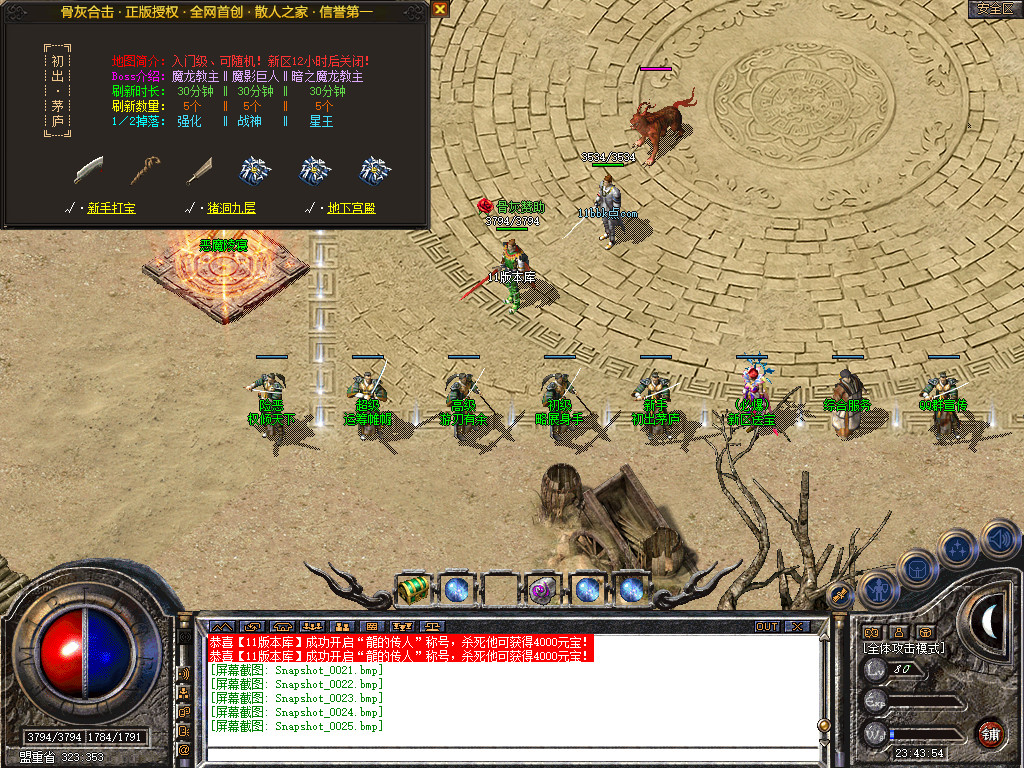Use the green treasure chest hotbar item
This screenshot has height=768, width=1024.
tap(413, 589)
